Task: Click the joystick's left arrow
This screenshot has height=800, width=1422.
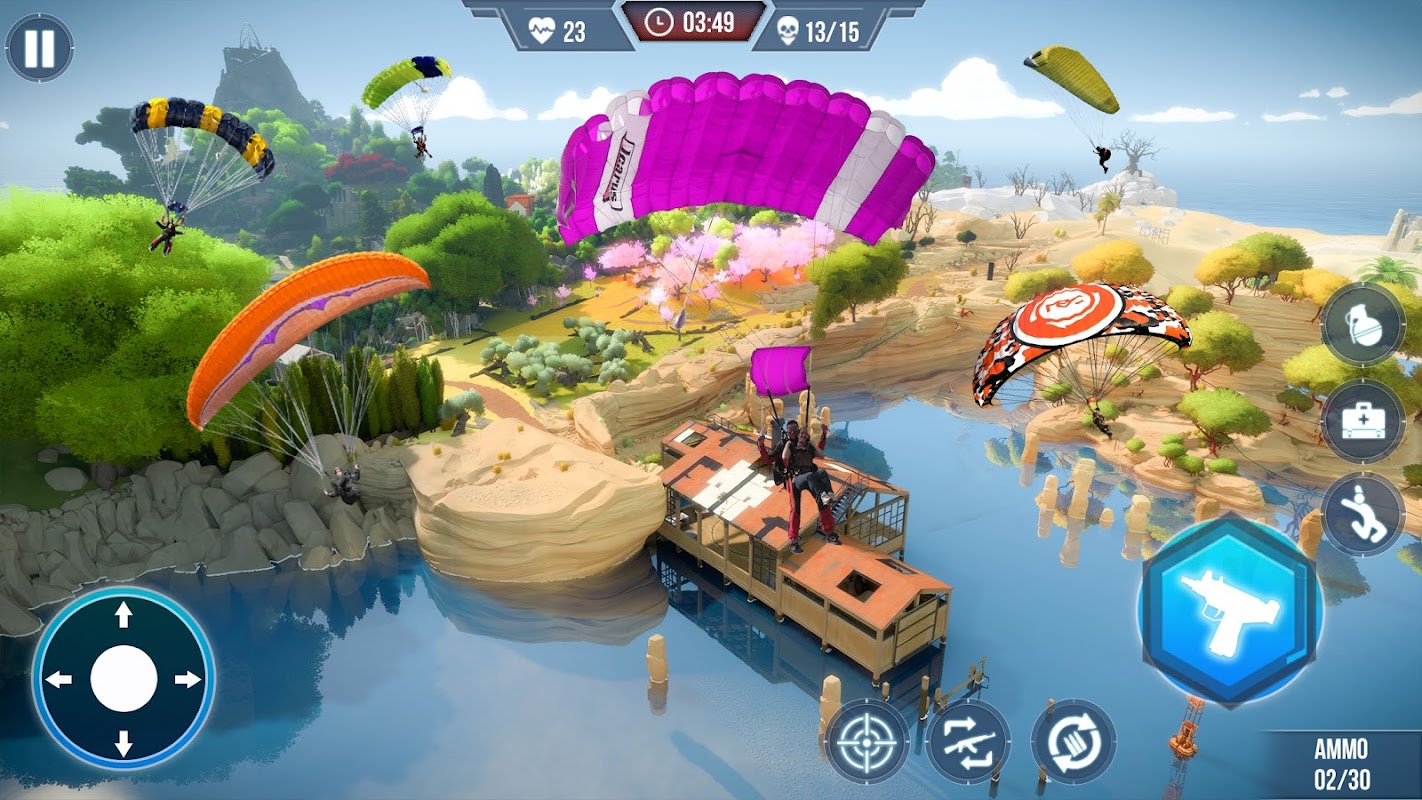Action: click(x=60, y=680)
